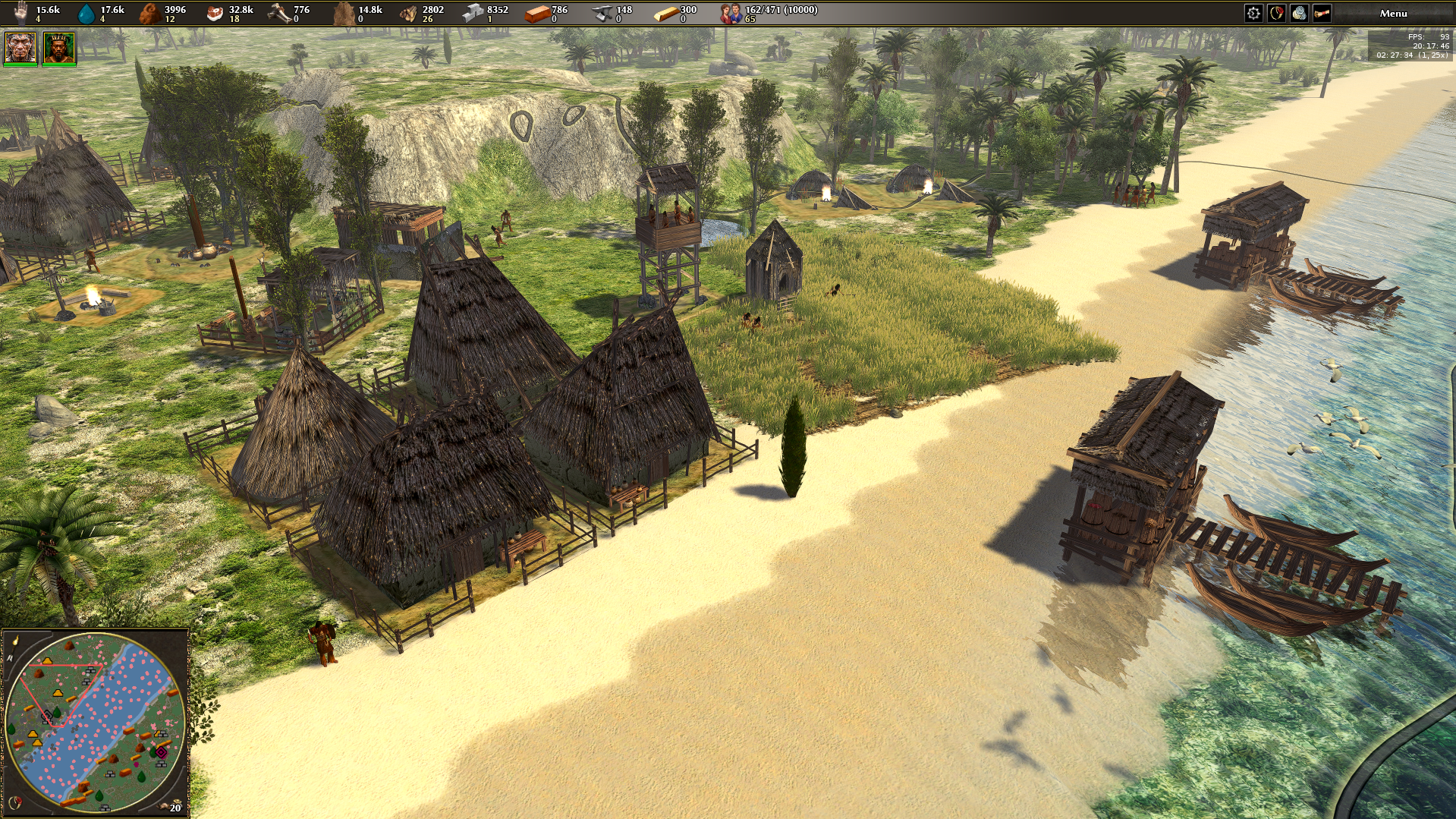Open the scroll icon in the top bar
This screenshot has width=1456, height=819.
1322,13
